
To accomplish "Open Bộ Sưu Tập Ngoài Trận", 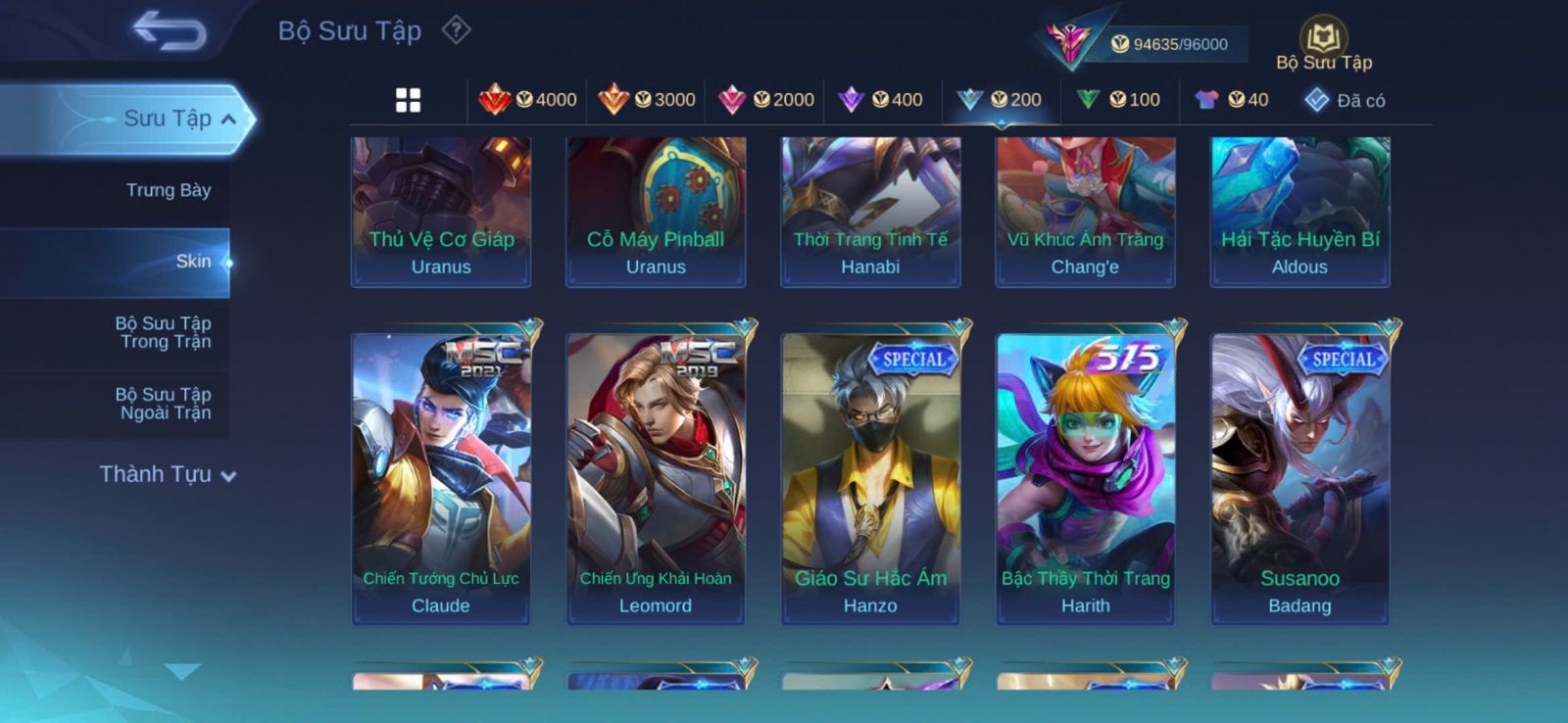I will click(164, 404).
